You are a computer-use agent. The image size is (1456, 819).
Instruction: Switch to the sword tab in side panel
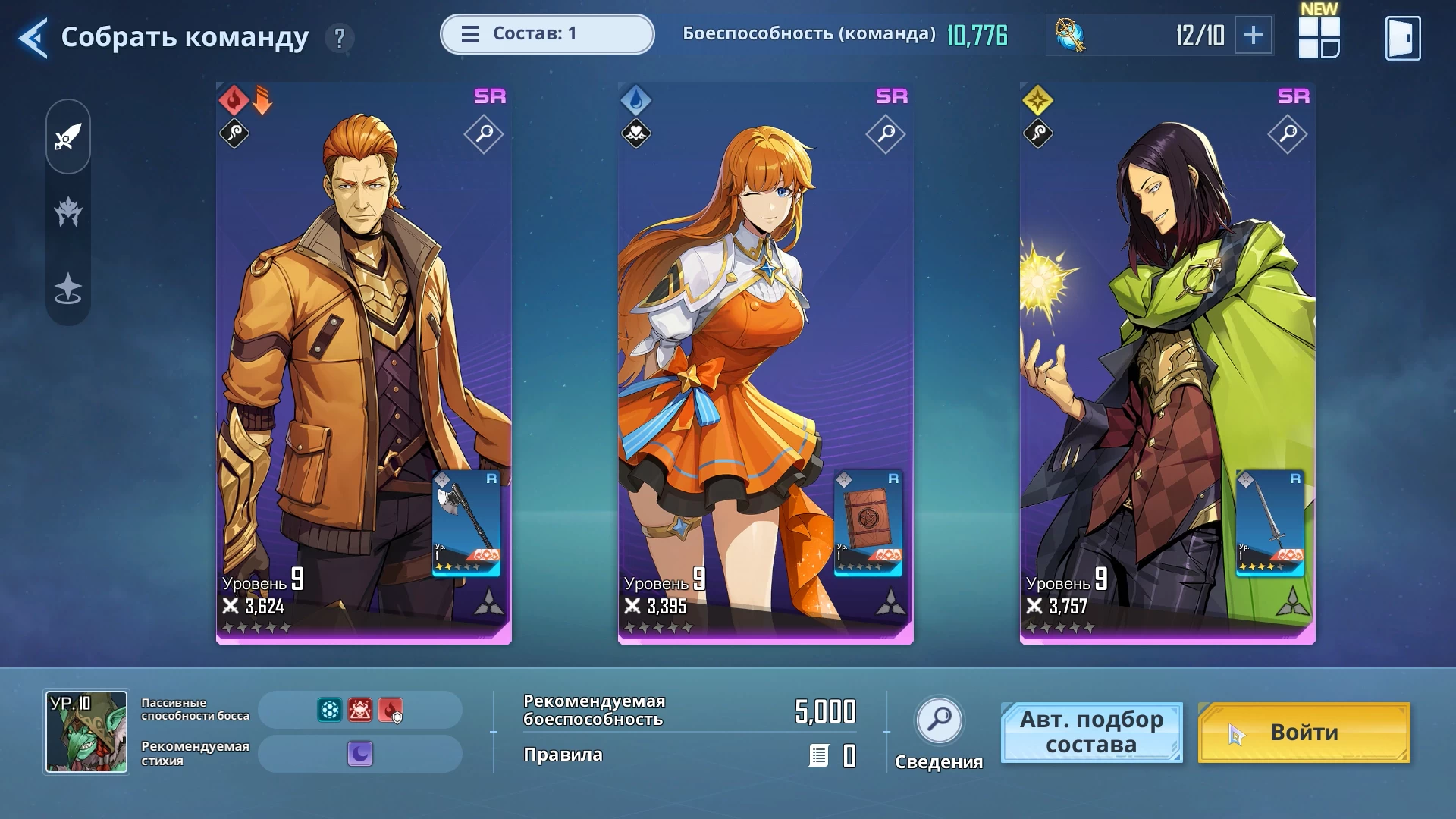68,137
